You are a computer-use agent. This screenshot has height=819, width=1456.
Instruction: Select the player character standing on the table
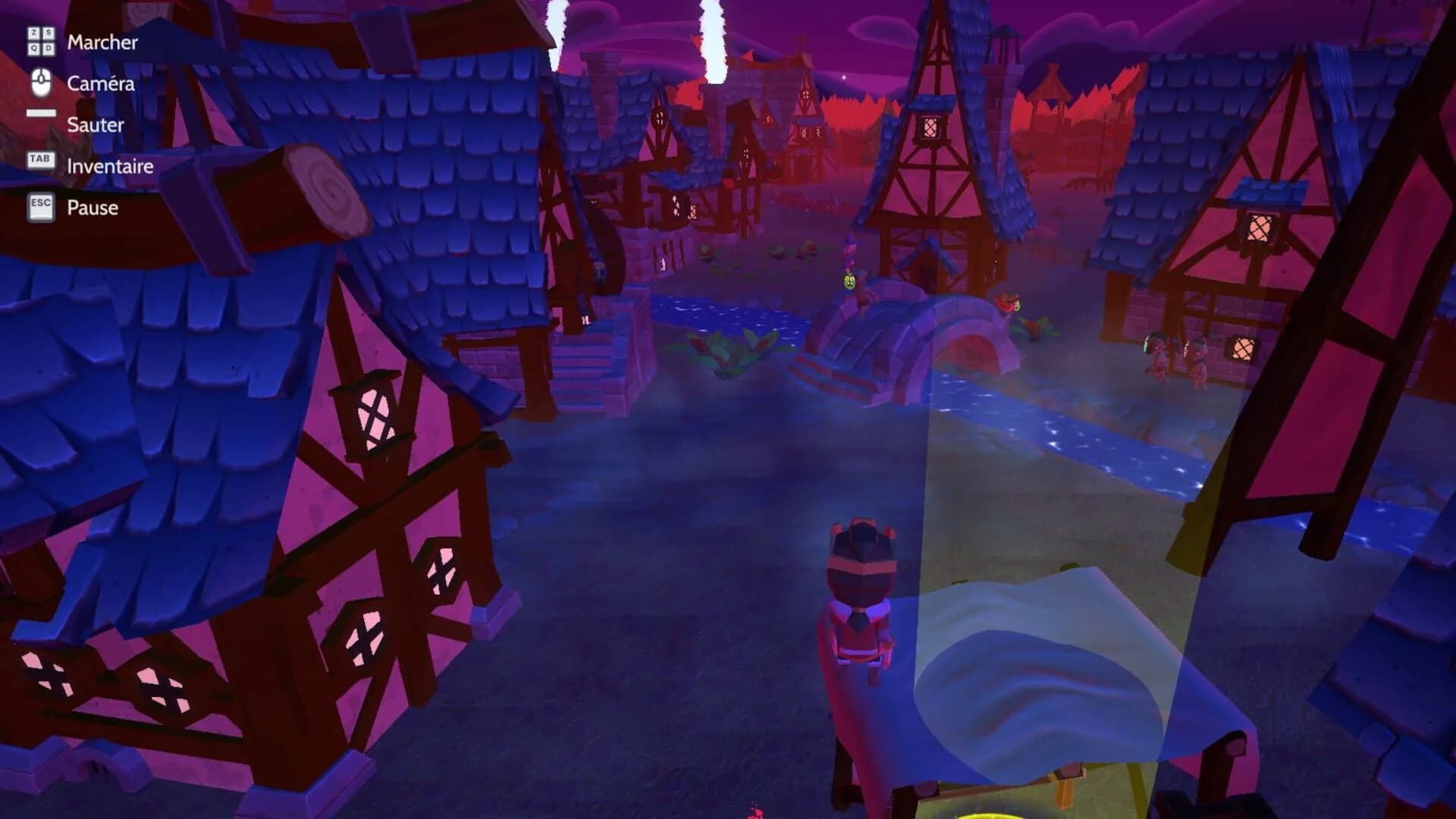(x=861, y=599)
